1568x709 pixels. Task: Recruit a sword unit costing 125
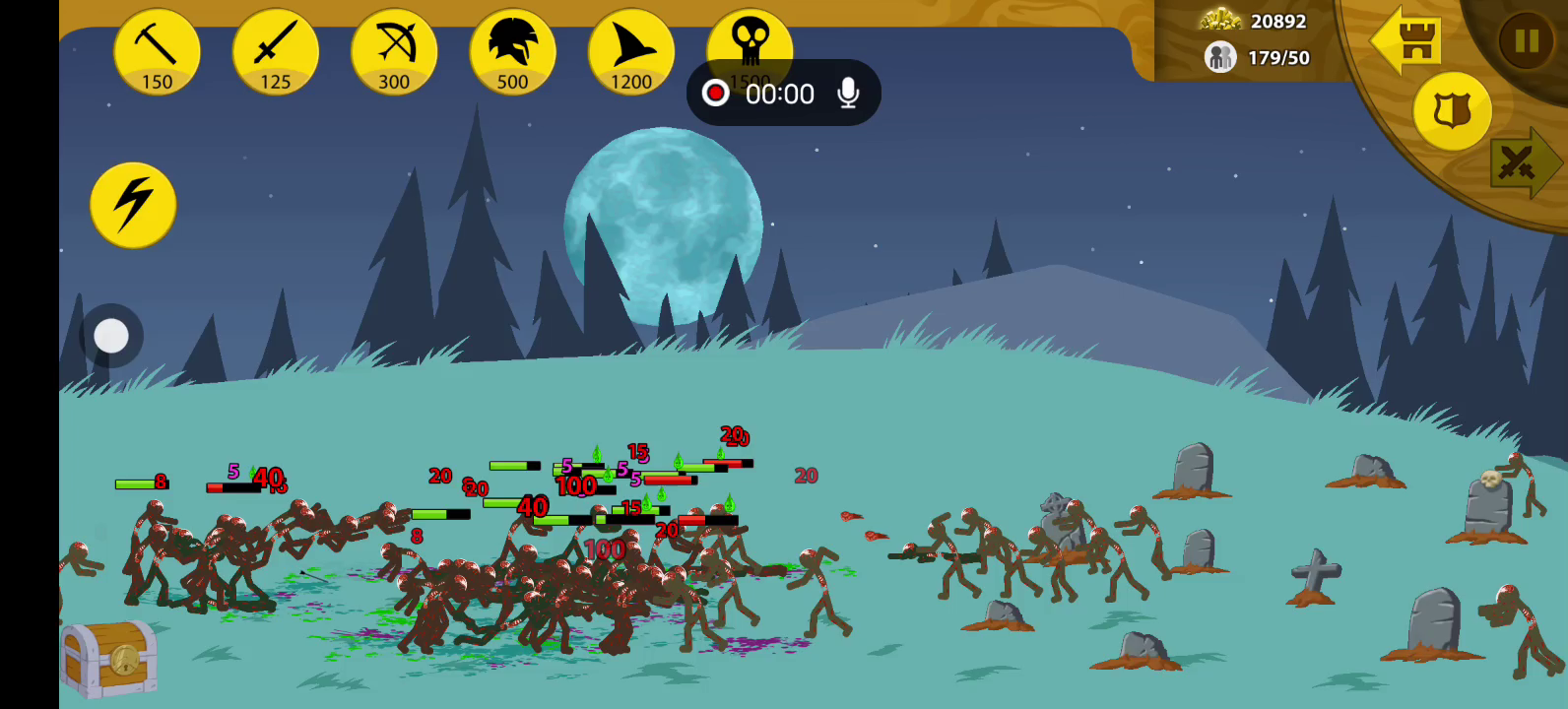(275, 52)
